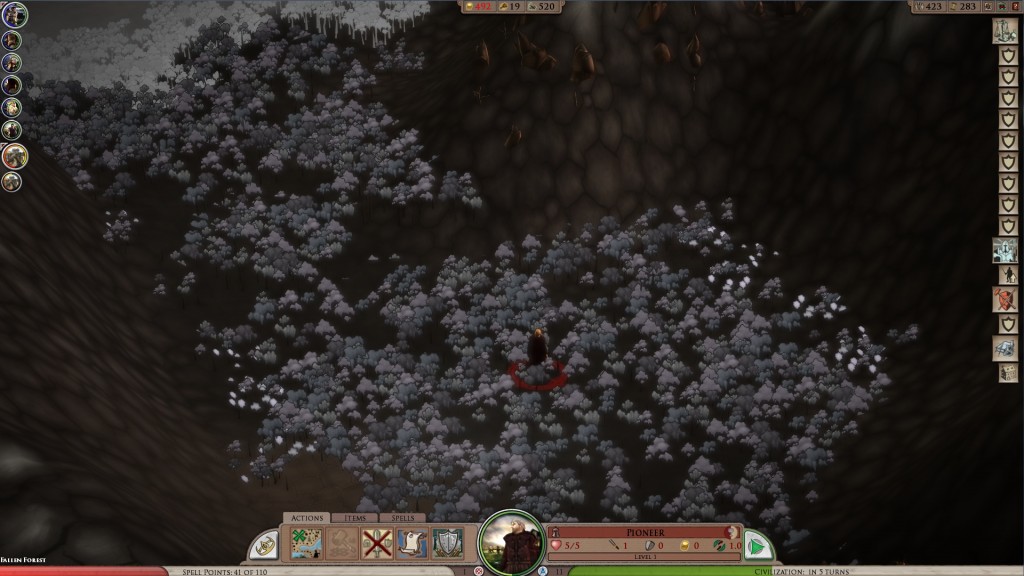Use the scroll parchment action
Screen dimensions: 1024x576
point(411,543)
